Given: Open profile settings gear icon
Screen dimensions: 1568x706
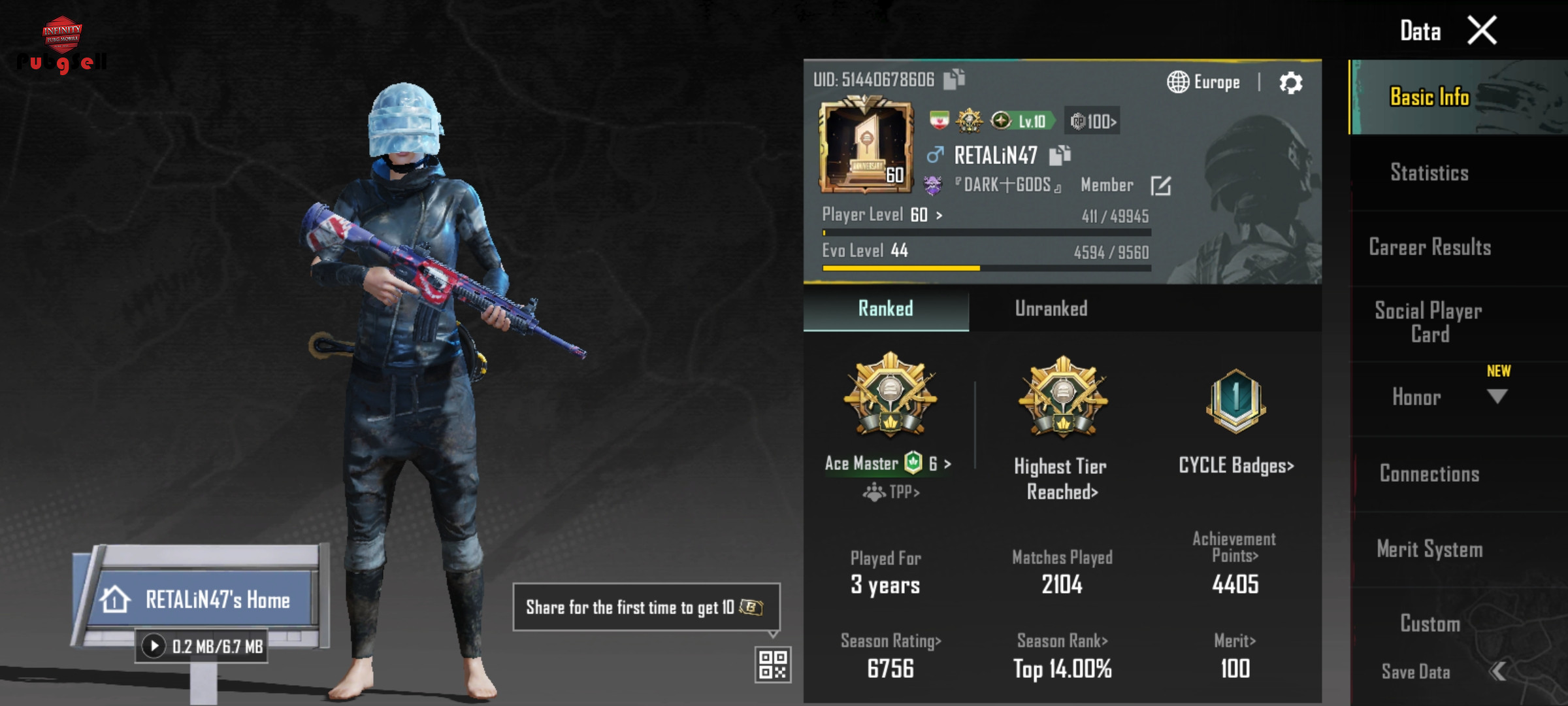Looking at the screenshot, I should pyautogui.click(x=1290, y=83).
